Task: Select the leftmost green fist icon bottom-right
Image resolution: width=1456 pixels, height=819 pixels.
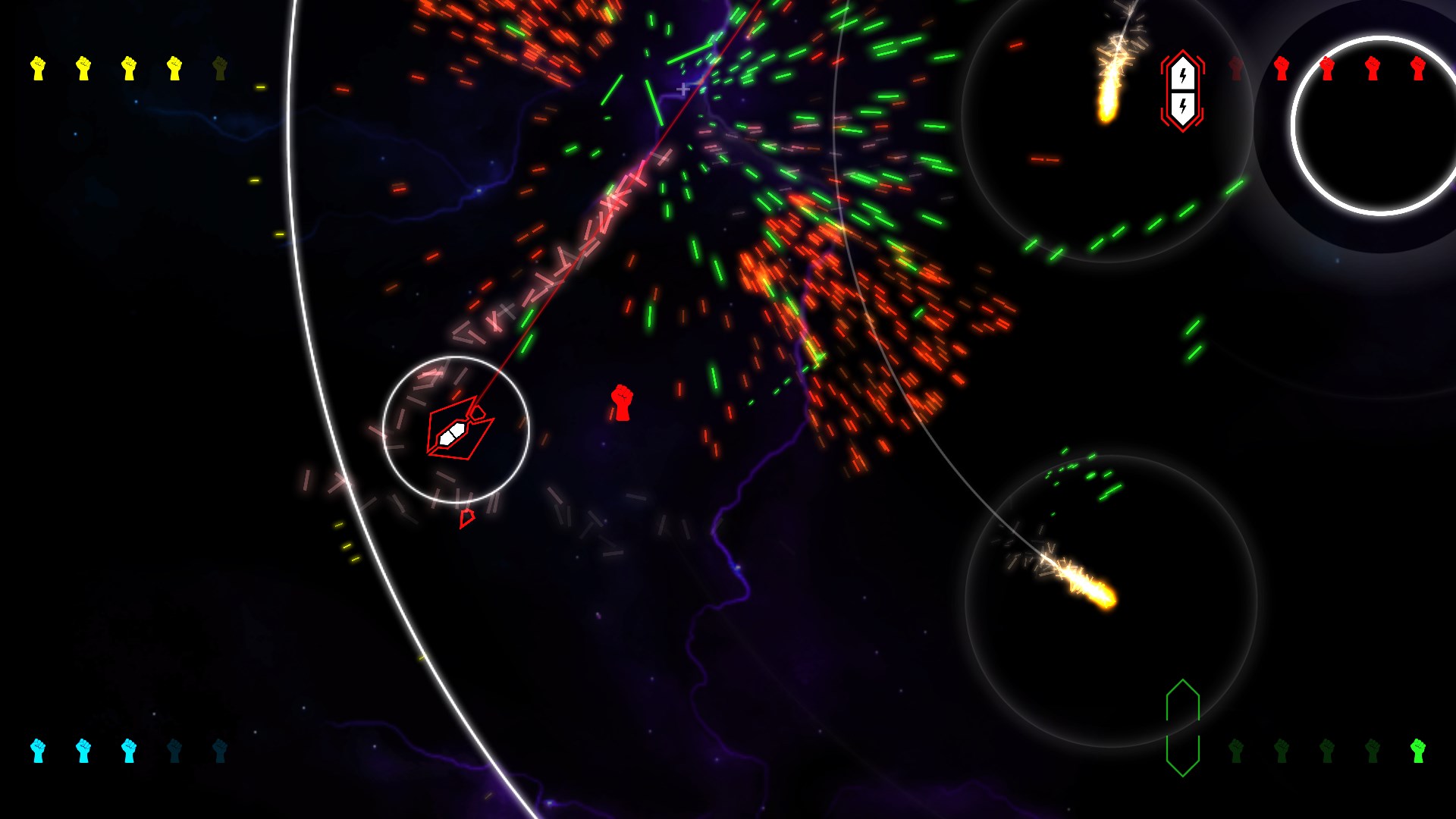Action: [x=1236, y=752]
